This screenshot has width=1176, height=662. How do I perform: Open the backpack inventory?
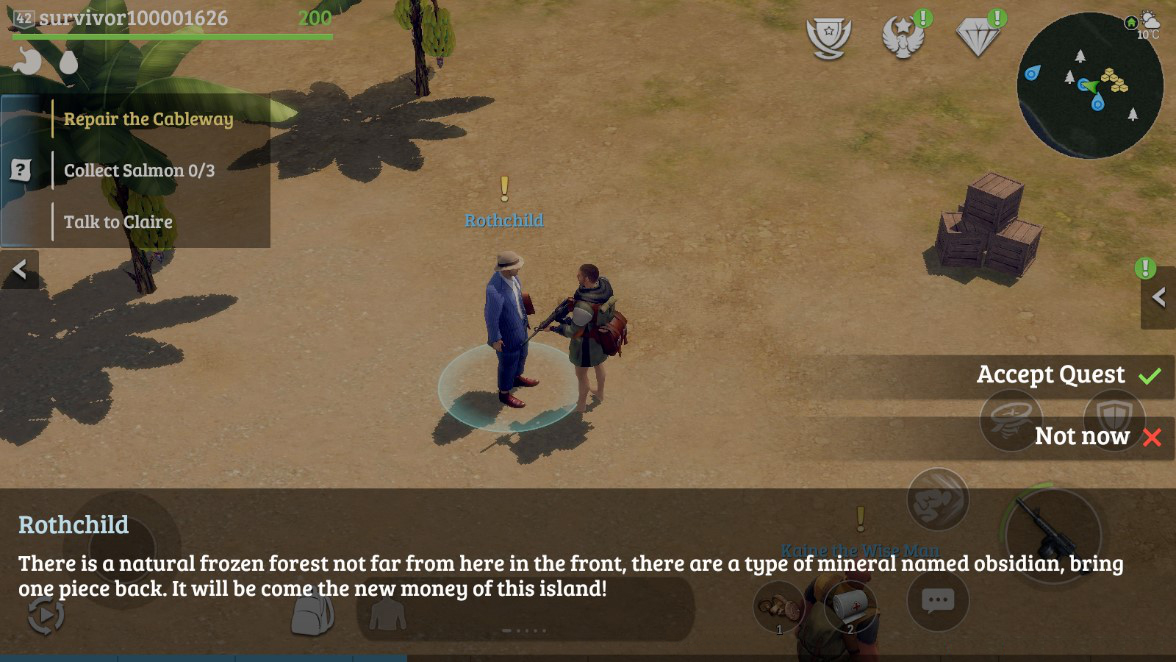(x=312, y=613)
